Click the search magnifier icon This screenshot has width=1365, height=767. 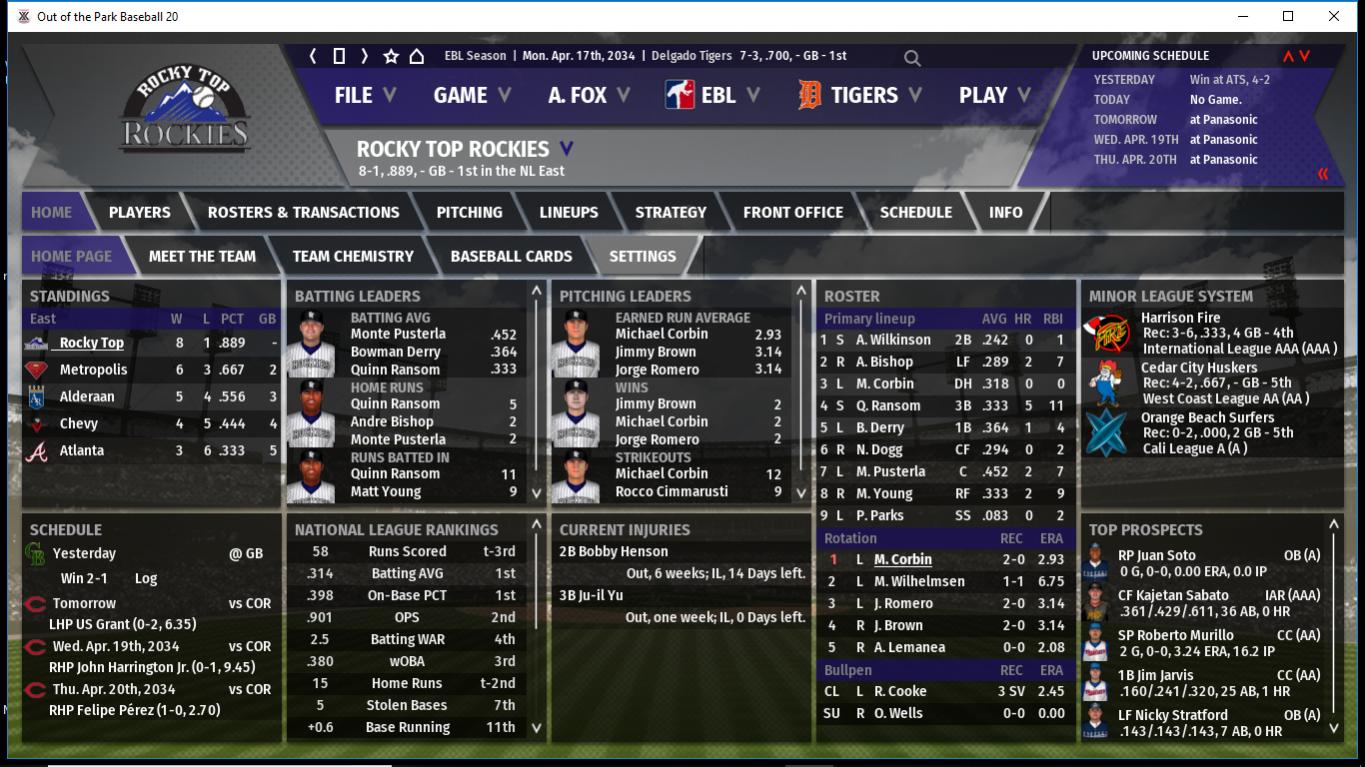tap(912, 58)
